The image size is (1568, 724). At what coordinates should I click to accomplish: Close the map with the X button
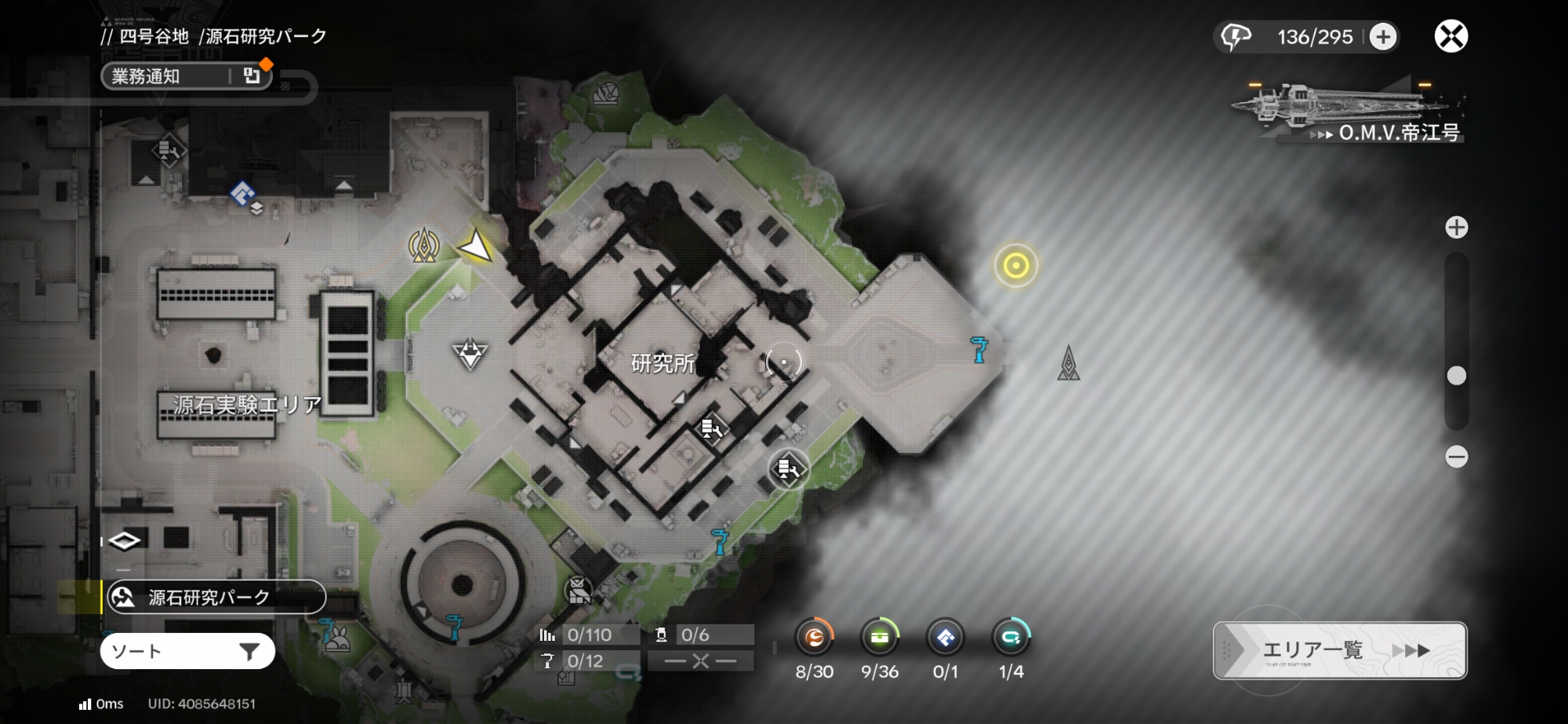tap(1451, 36)
